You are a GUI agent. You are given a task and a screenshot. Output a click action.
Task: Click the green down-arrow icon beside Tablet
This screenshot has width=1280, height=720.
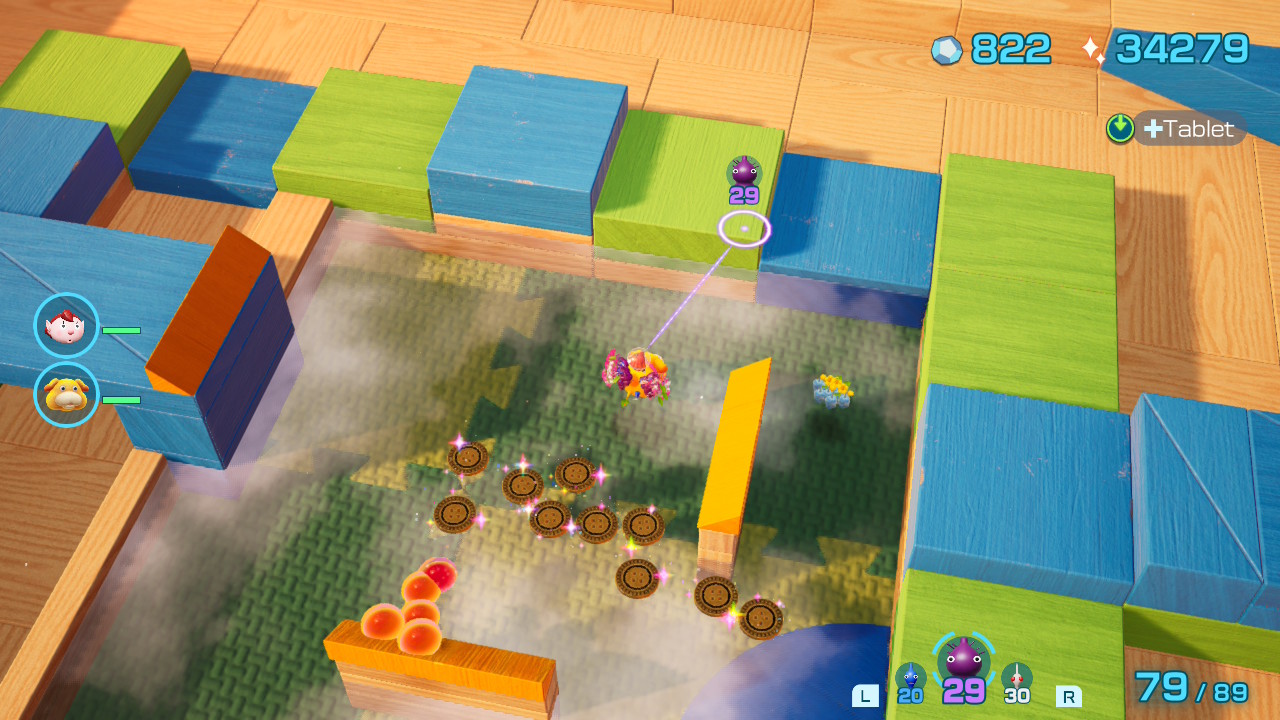pyautogui.click(x=1120, y=128)
